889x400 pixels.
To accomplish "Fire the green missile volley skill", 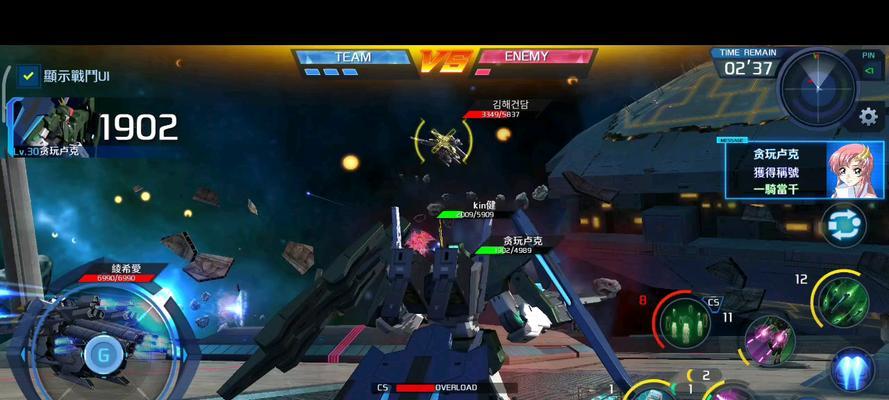I will pyautogui.click(x=687, y=322).
